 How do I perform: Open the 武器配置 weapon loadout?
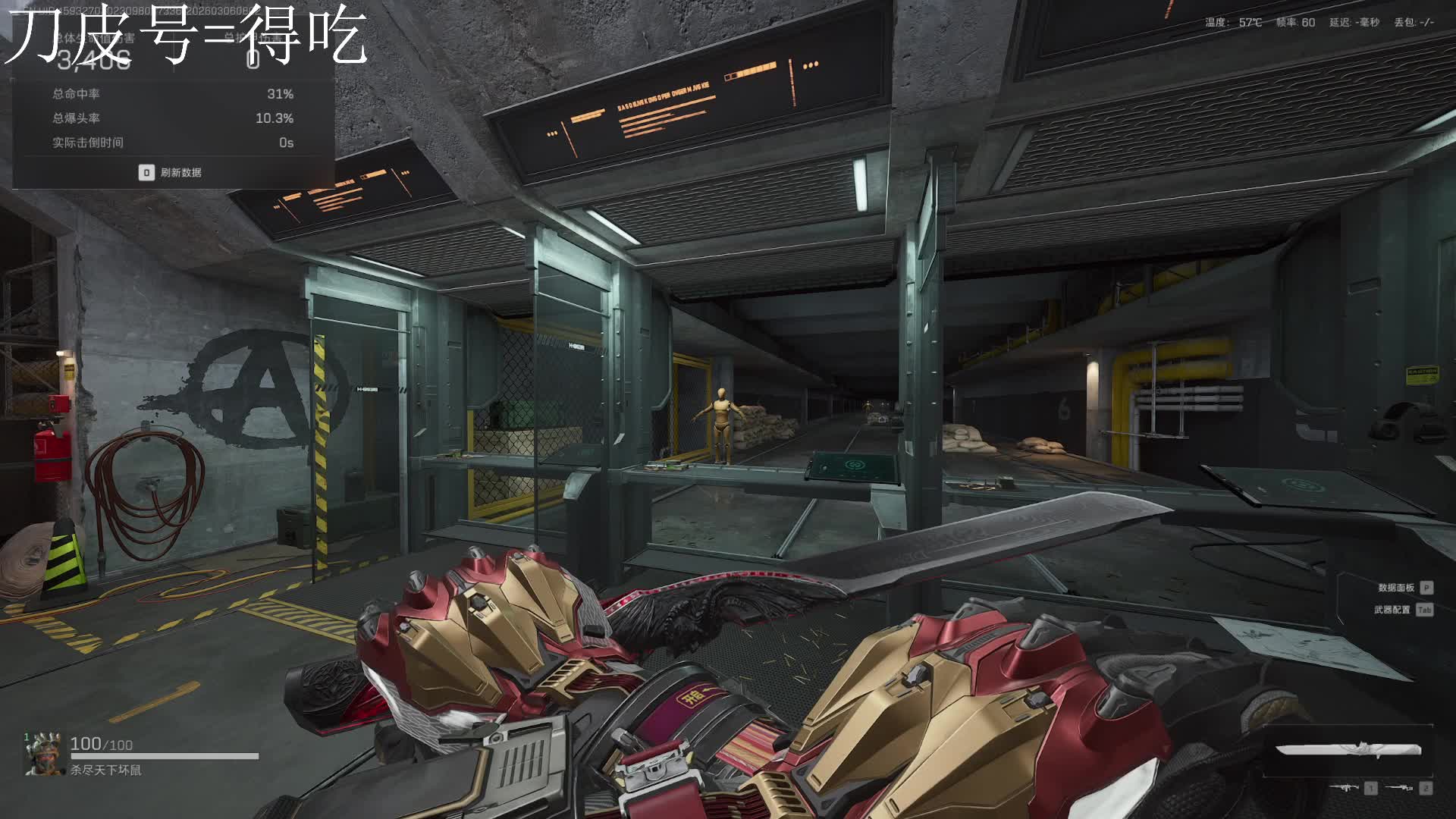tap(1392, 610)
